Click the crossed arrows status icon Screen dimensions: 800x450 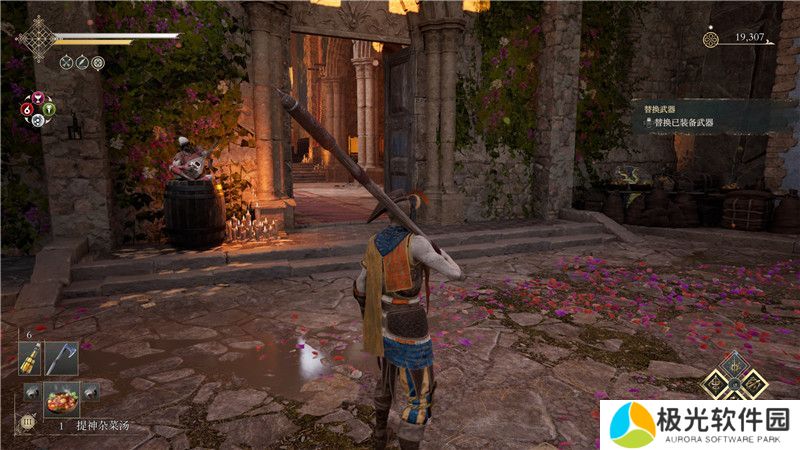(x=66, y=62)
